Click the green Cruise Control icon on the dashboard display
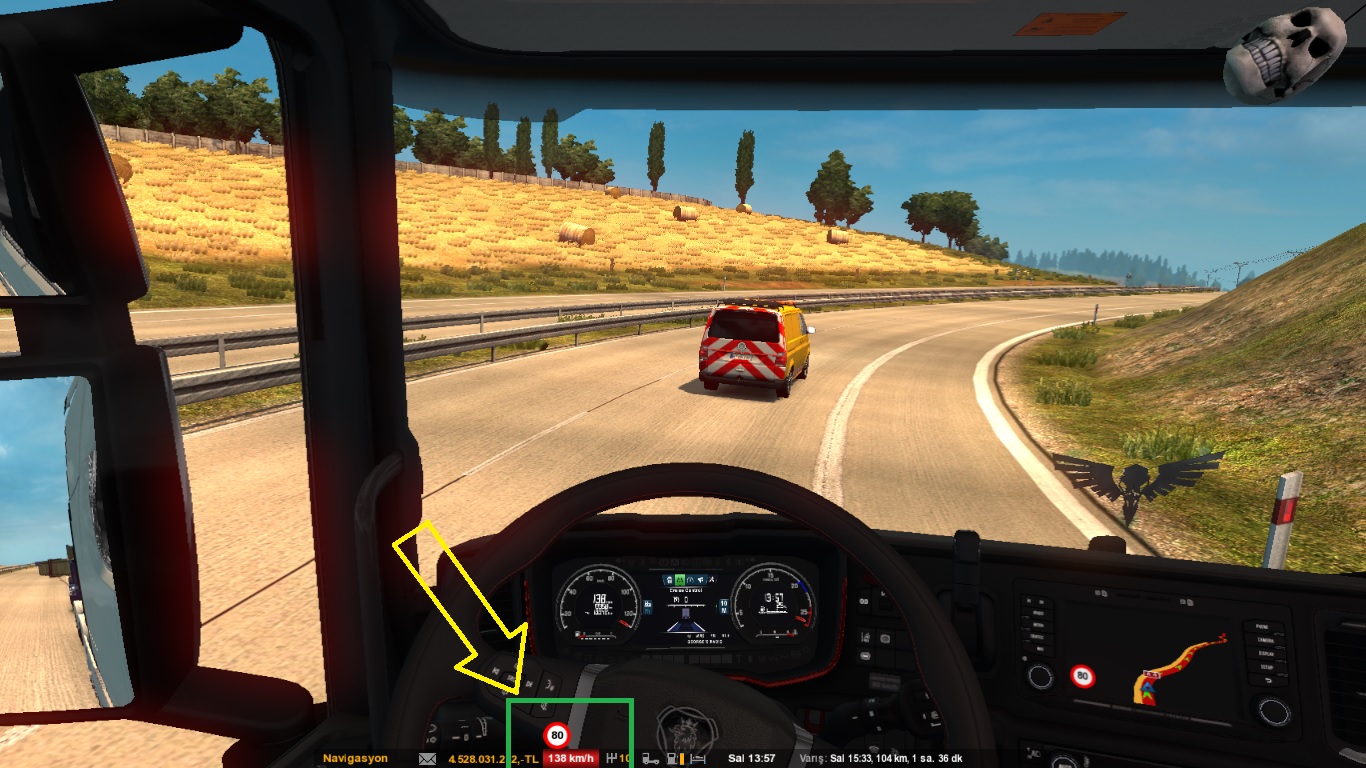Screen dimensions: 1366x768 click(x=679, y=579)
